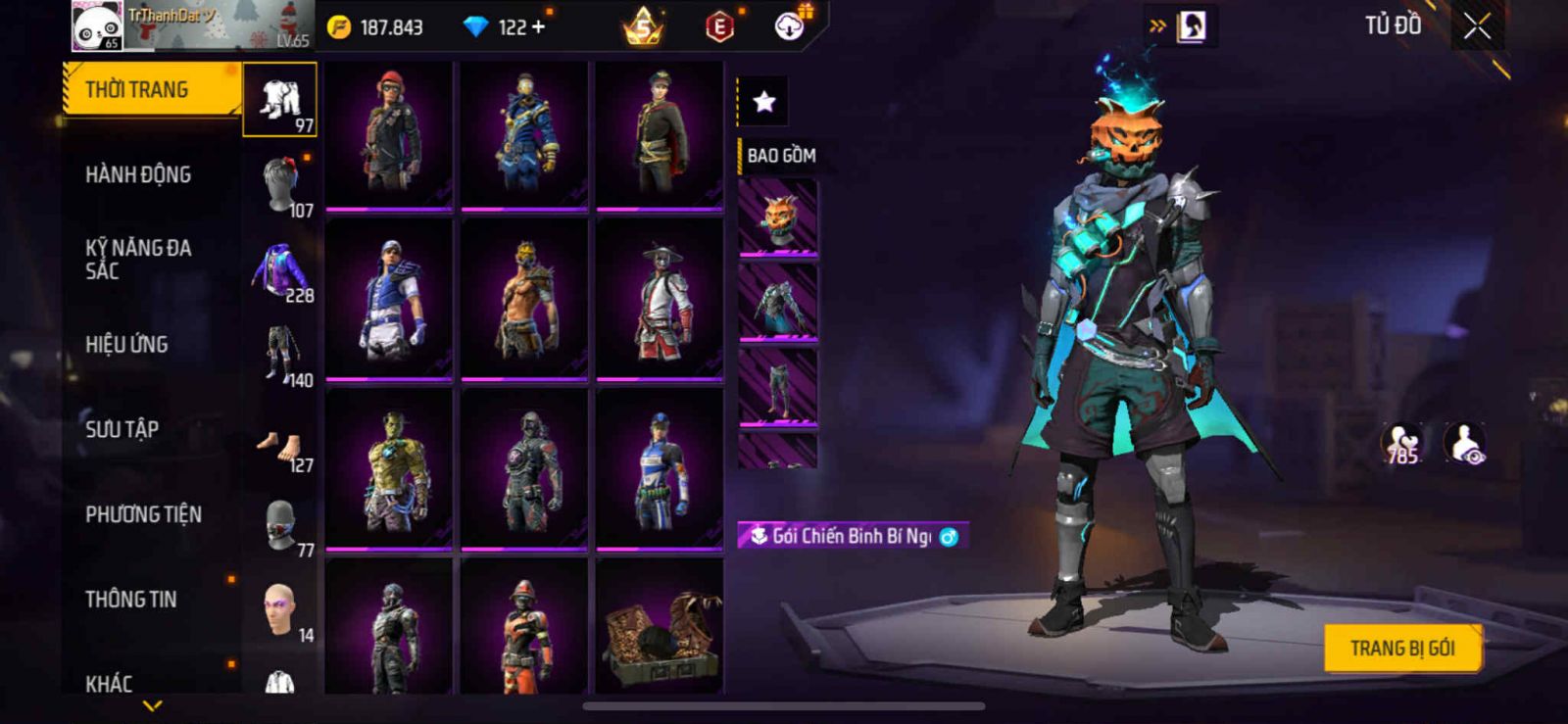Click the pumpkin head item in bundle contents
The height and width of the screenshot is (724, 1568).
point(778,217)
